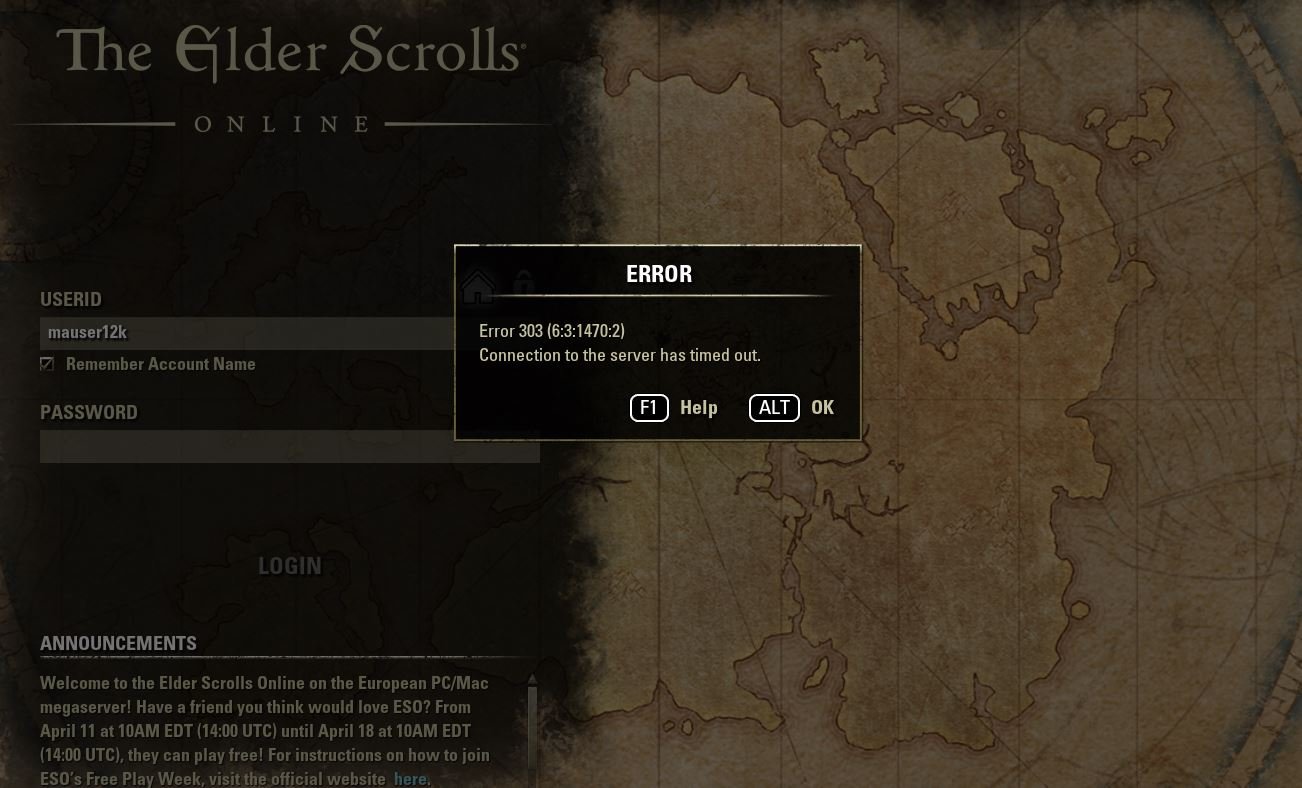Click OK to dismiss the error
The image size is (1302, 788).
point(822,407)
